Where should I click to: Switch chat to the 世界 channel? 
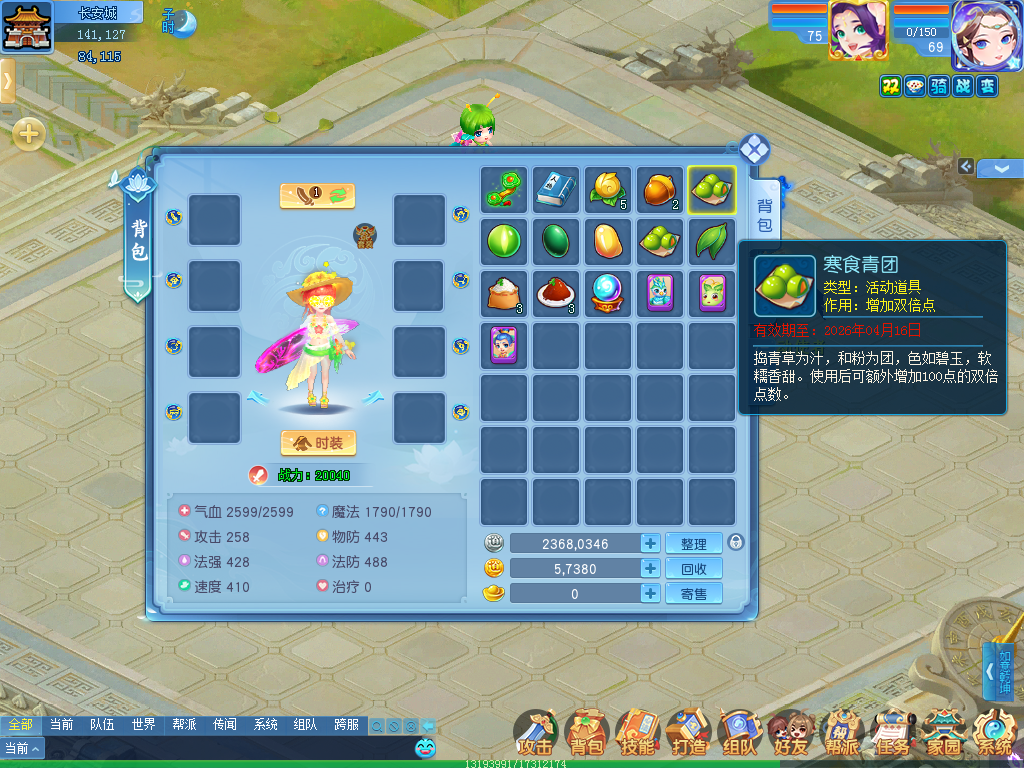tap(143, 724)
